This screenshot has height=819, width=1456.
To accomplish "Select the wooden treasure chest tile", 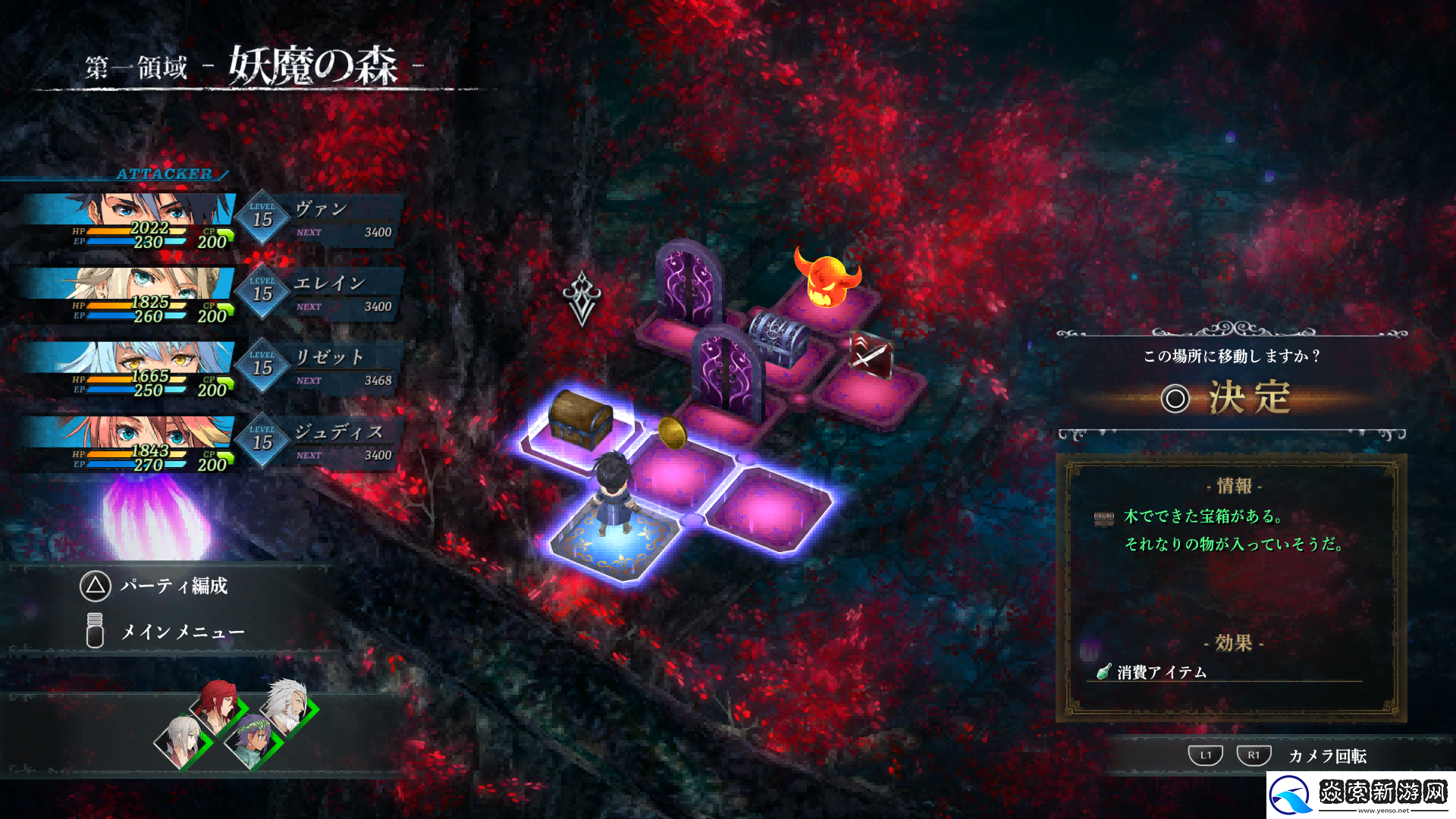I will click(x=580, y=419).
